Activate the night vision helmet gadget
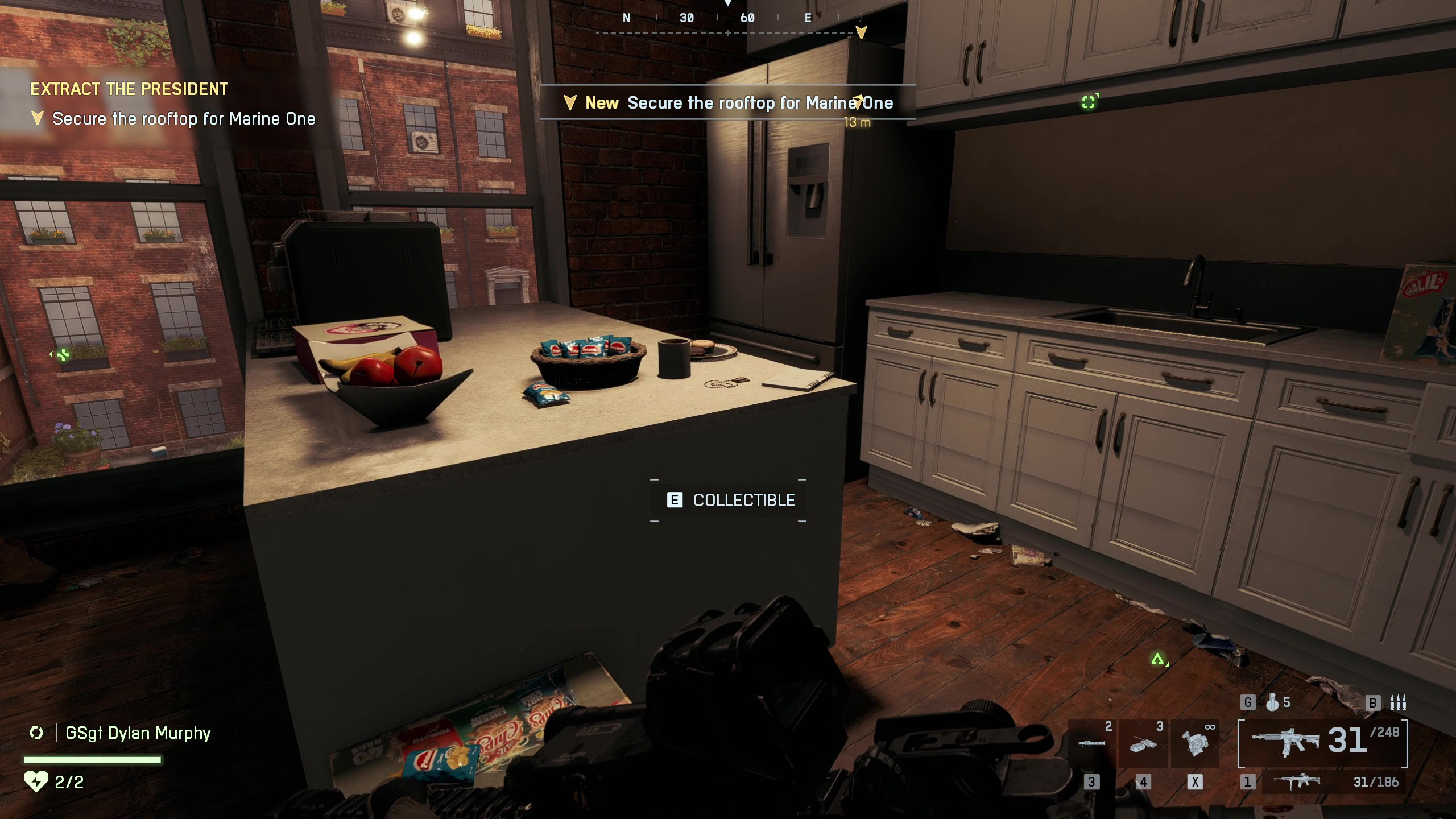 pos(1194,744)
